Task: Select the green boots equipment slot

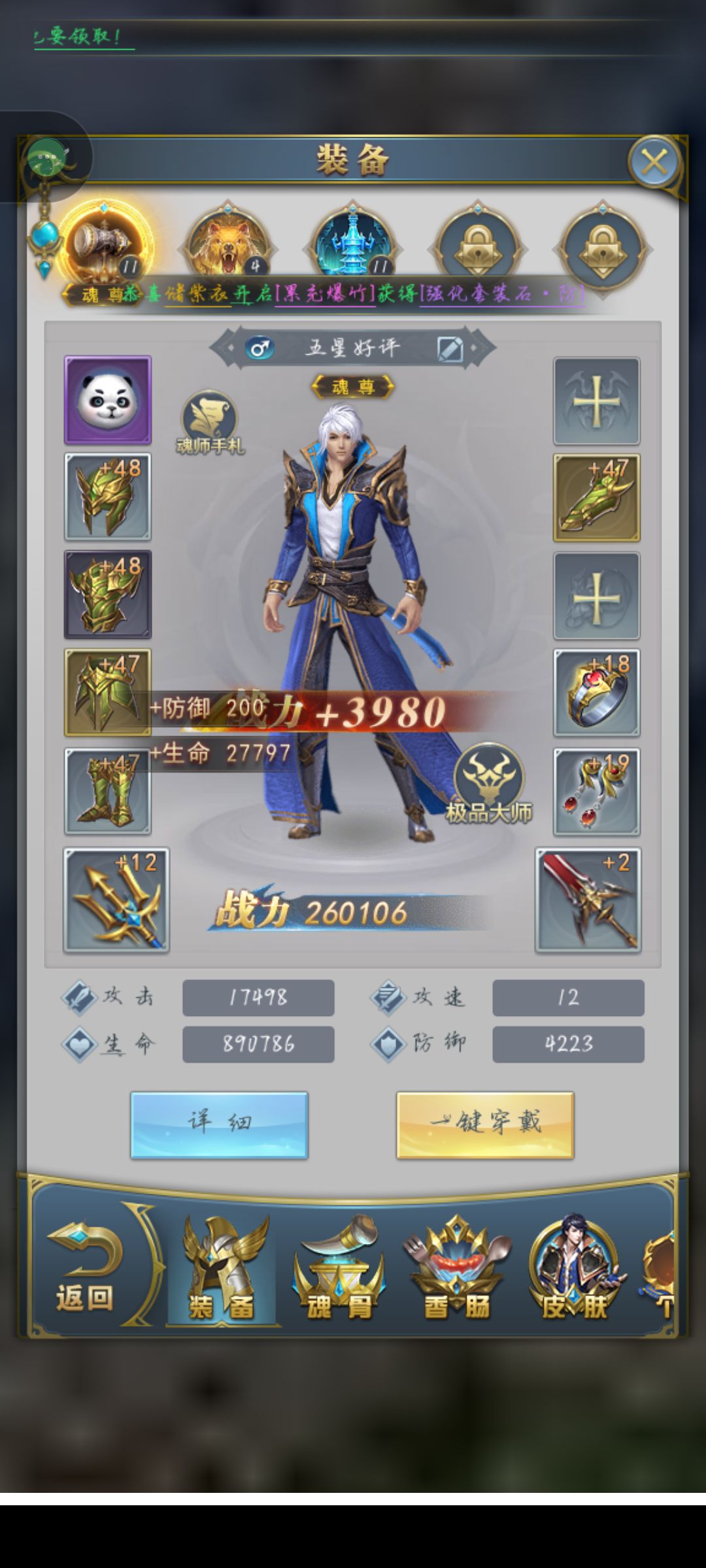Action: click(x=108, y=791)
